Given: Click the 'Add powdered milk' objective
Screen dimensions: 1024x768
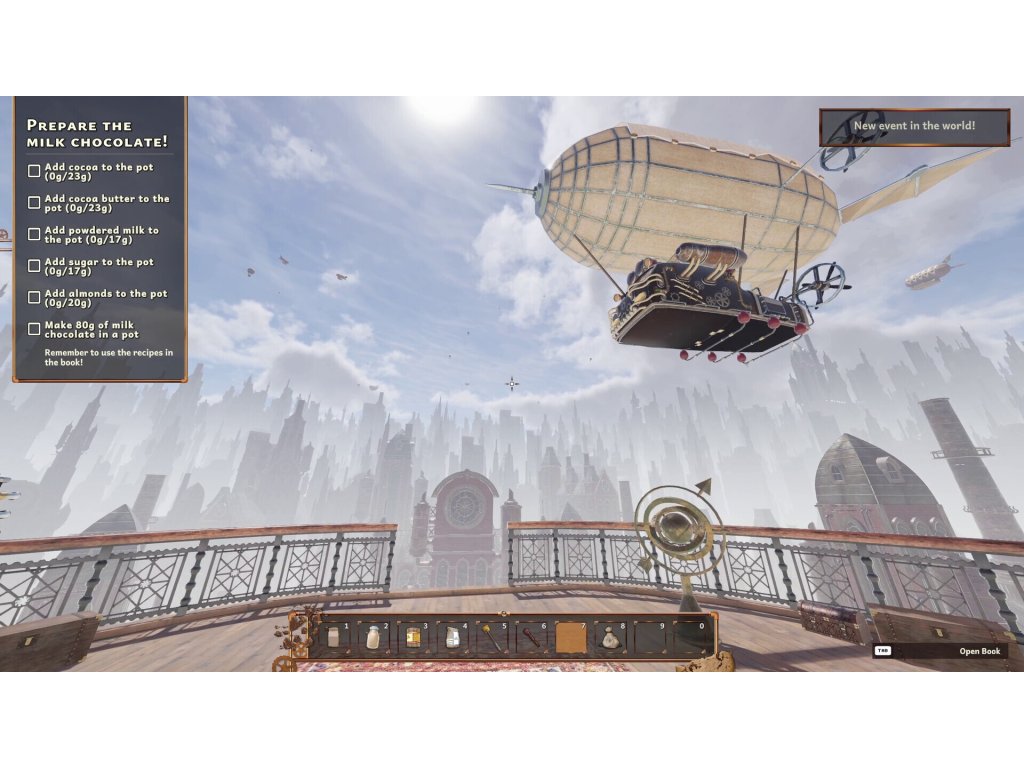Looking at the screenshot, I should coord(98,235).
